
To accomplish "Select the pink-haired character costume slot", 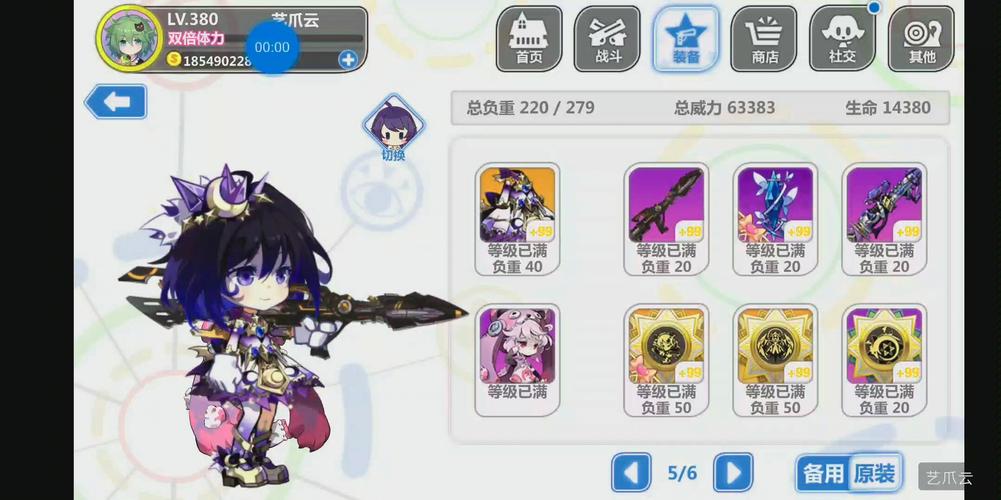I will point(517,353).
